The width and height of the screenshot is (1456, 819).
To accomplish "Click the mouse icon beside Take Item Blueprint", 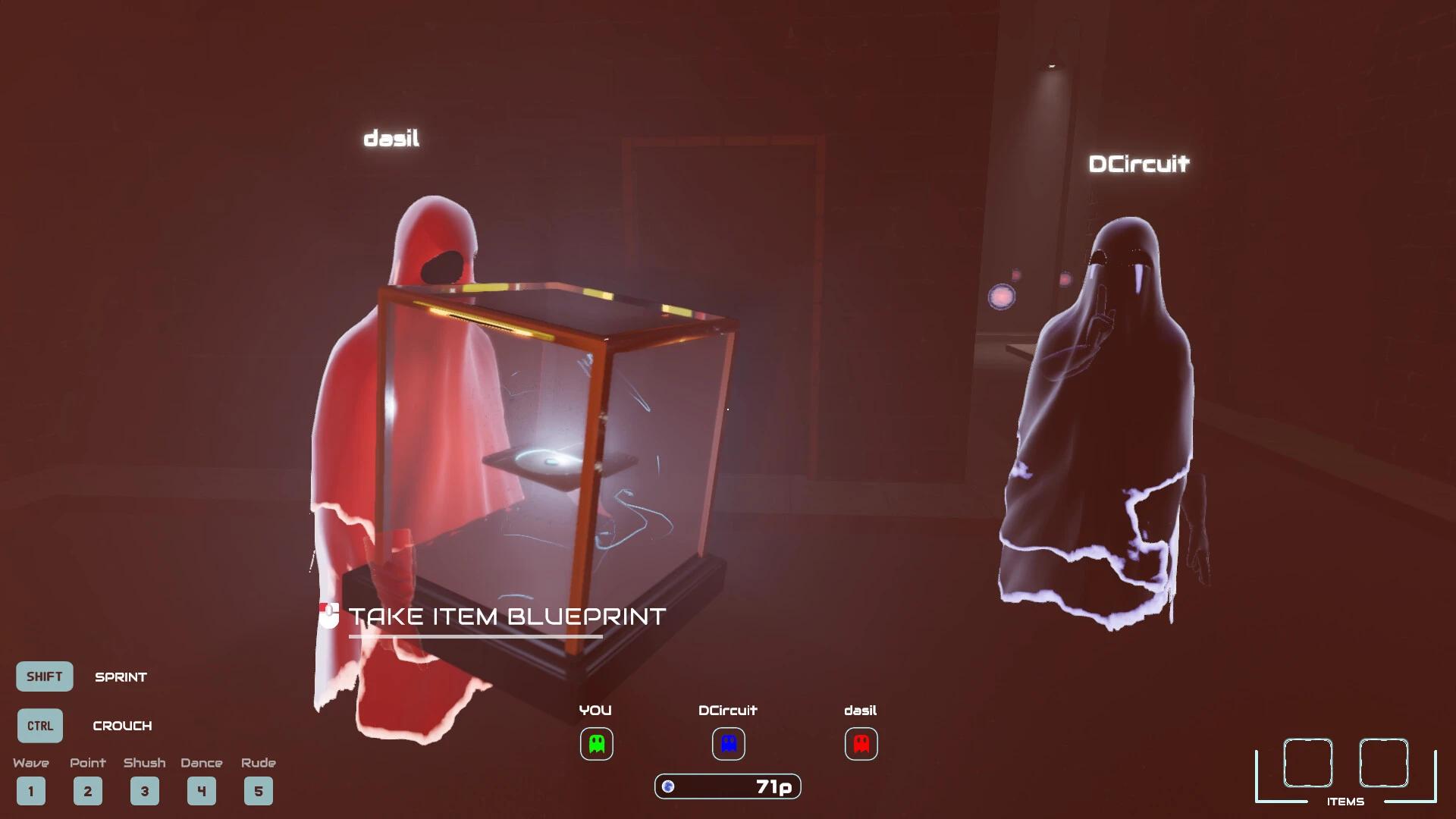I will click(328, 616).
